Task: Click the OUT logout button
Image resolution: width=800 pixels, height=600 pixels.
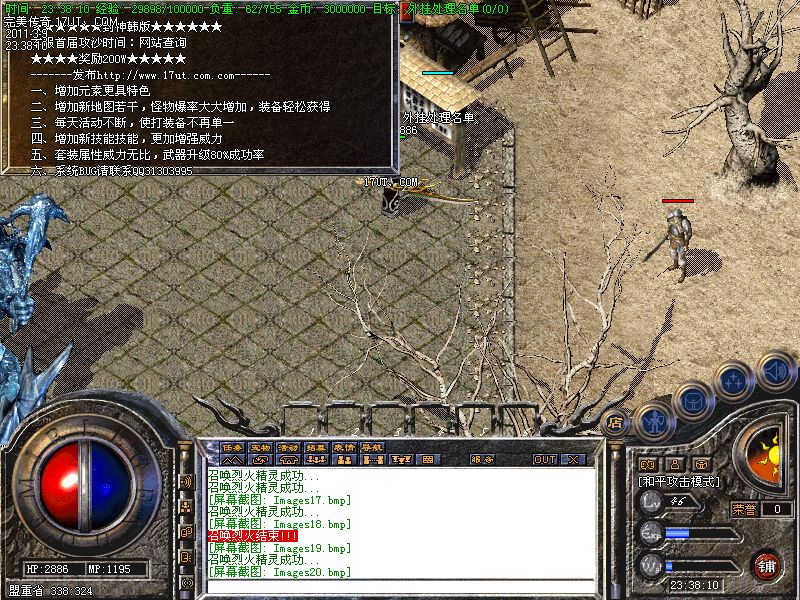Action: [x=544, y=460]
